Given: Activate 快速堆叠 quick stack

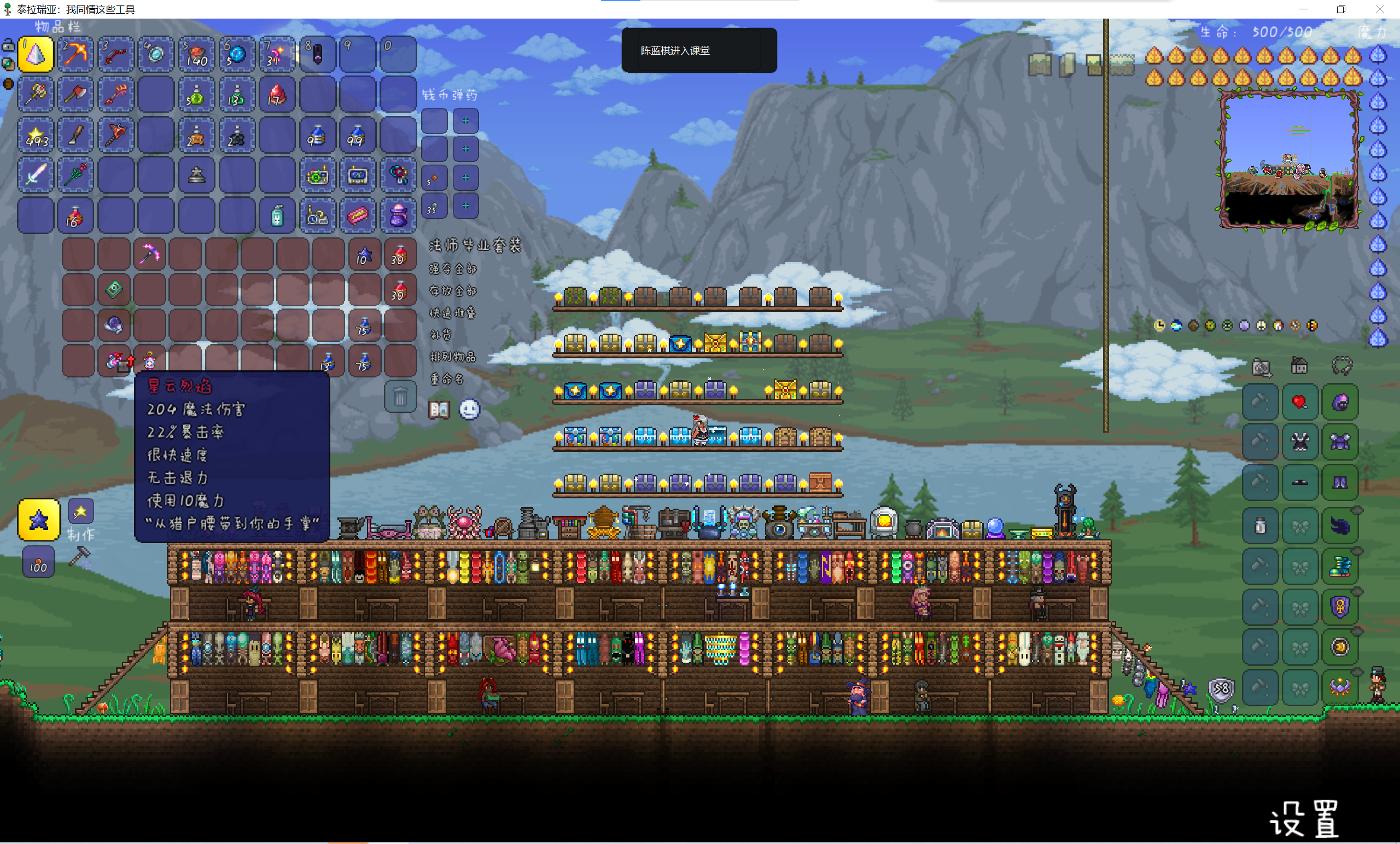Looking at the screenshot, I should [452, 313].
